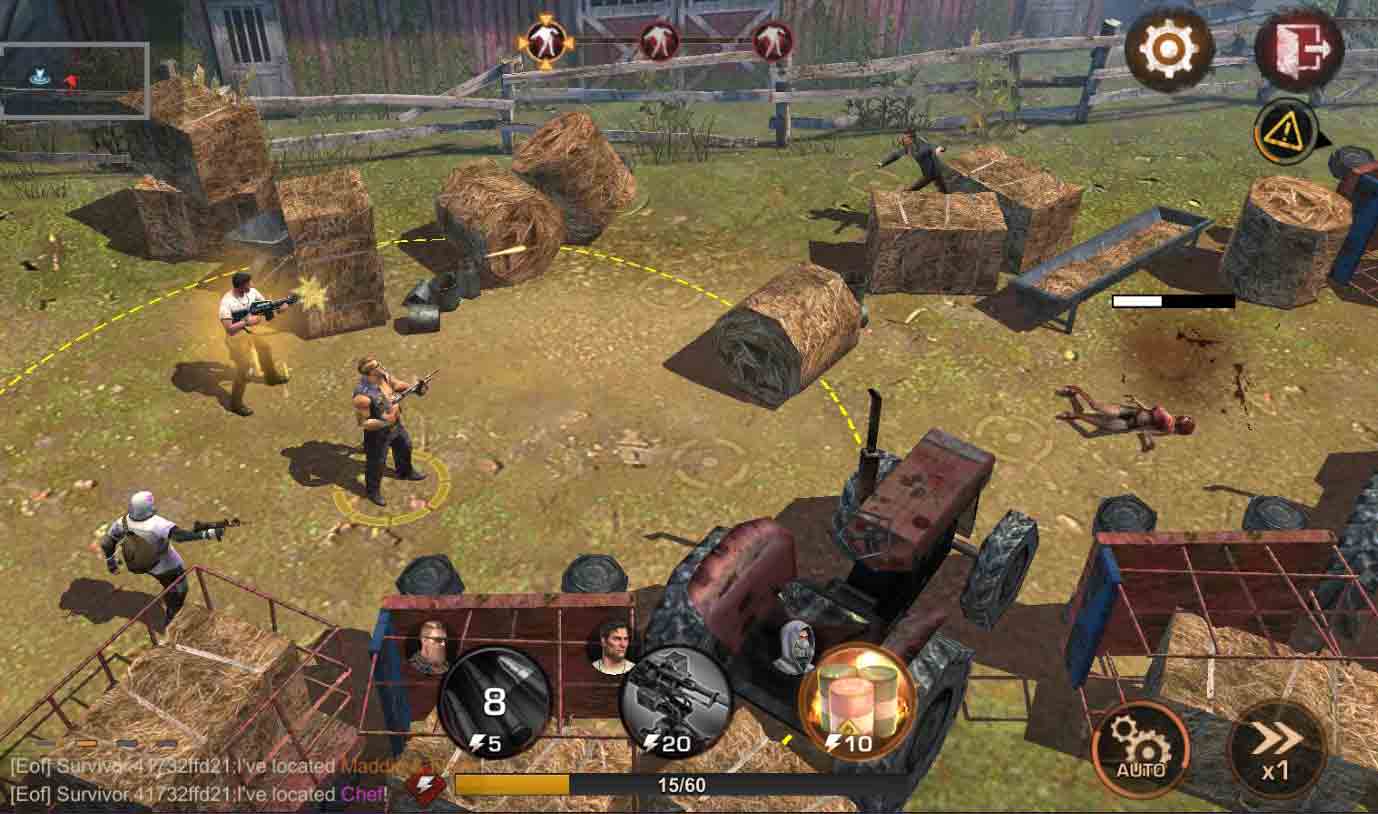The image size is (1378, 814).
Task: Change the x1 battle speed
Action: pyautogui.click(x=1277, y=748)
